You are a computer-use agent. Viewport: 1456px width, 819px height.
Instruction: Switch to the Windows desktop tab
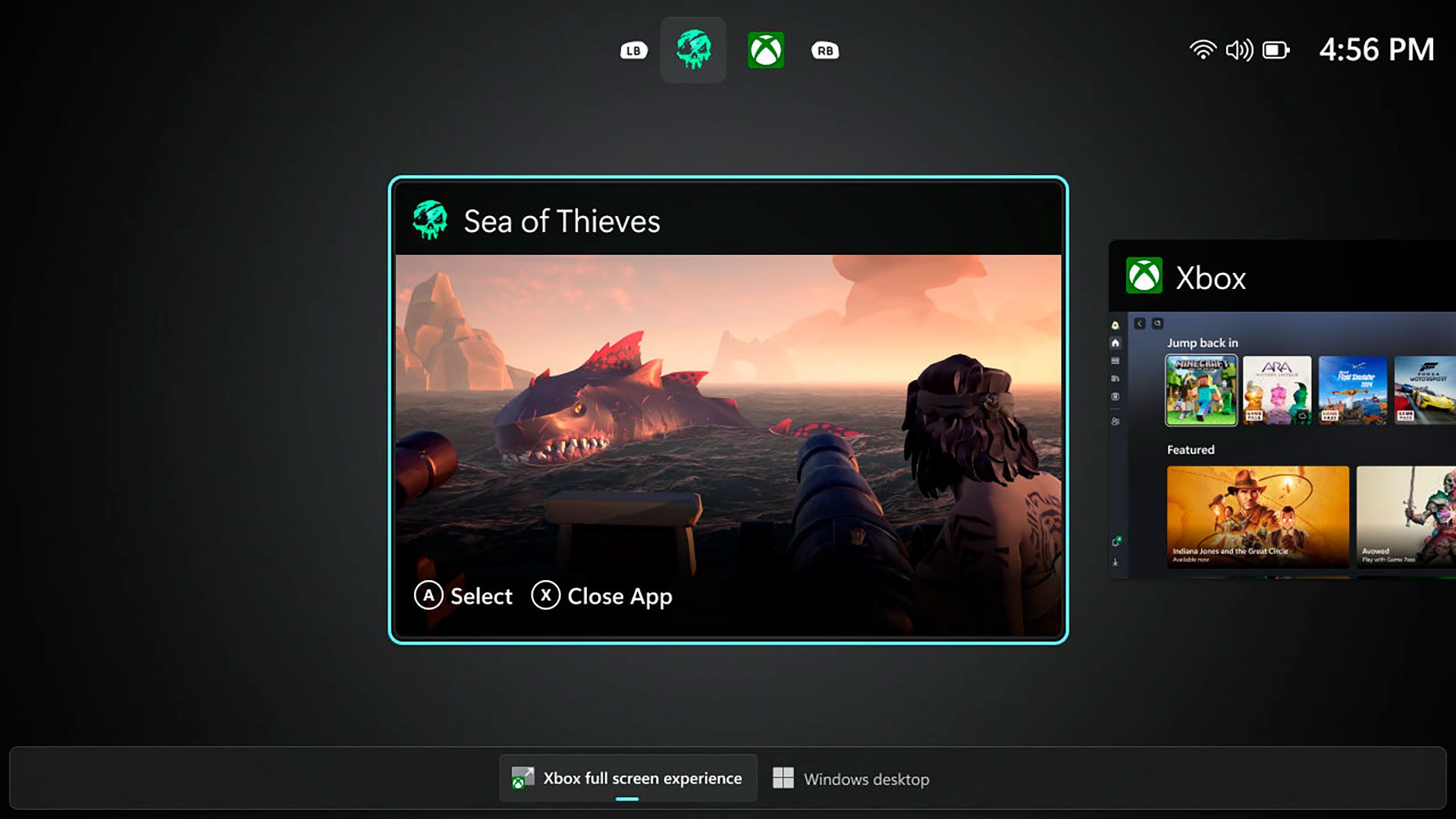[851, 779]
